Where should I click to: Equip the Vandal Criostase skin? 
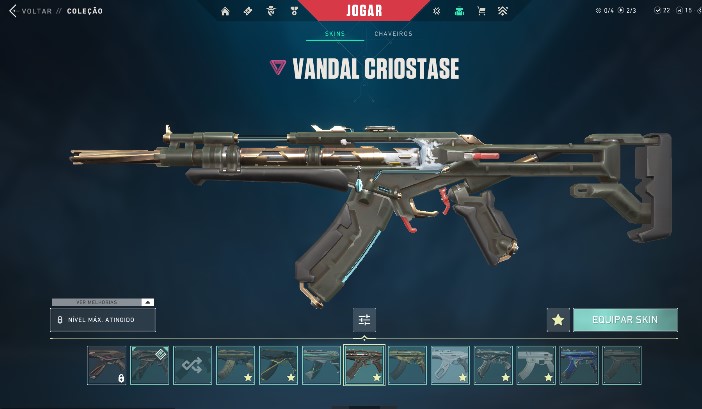(624, 320)
